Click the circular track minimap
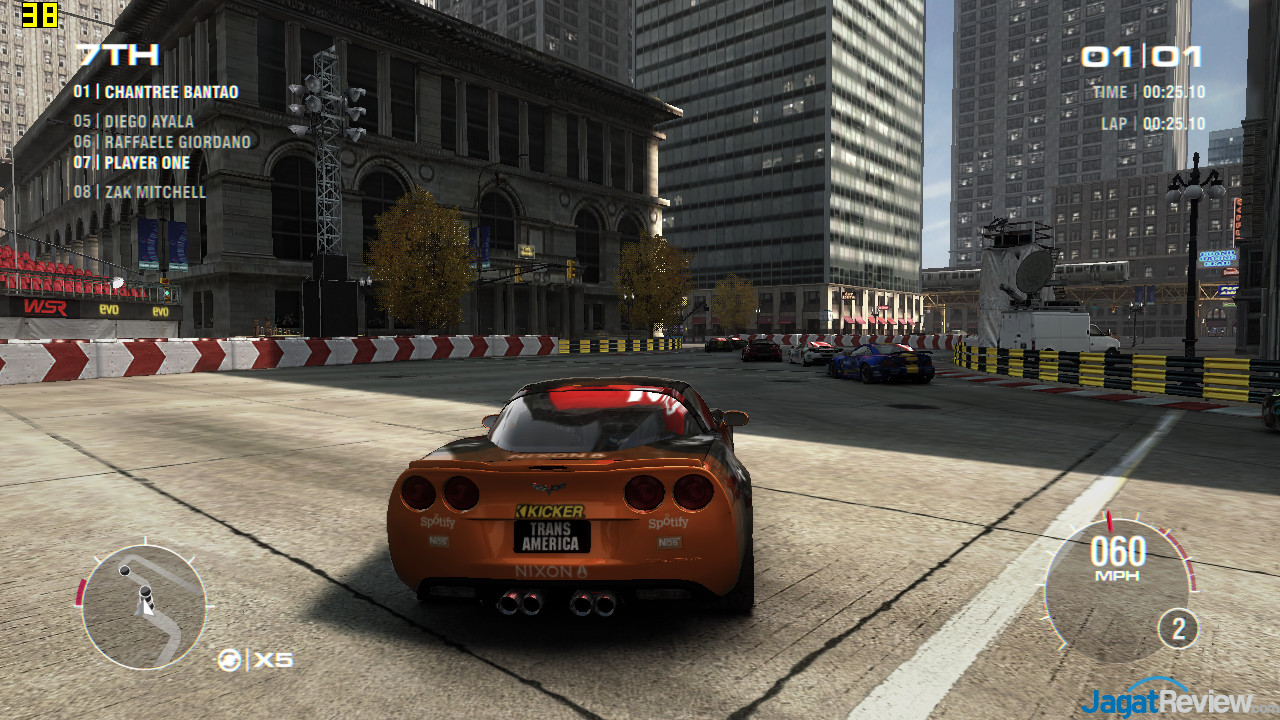The image size is (1280, 720). [144, 606]
